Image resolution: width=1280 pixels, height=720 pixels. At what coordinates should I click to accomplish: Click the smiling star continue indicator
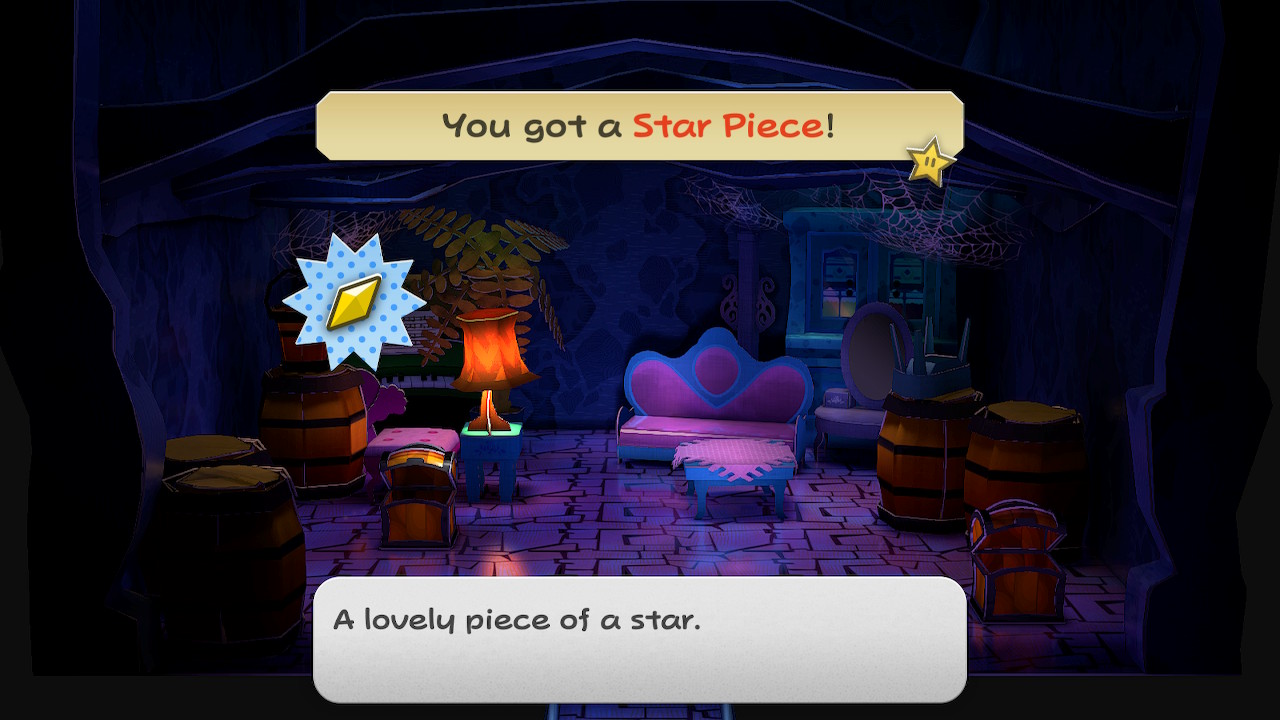[930, 160]
